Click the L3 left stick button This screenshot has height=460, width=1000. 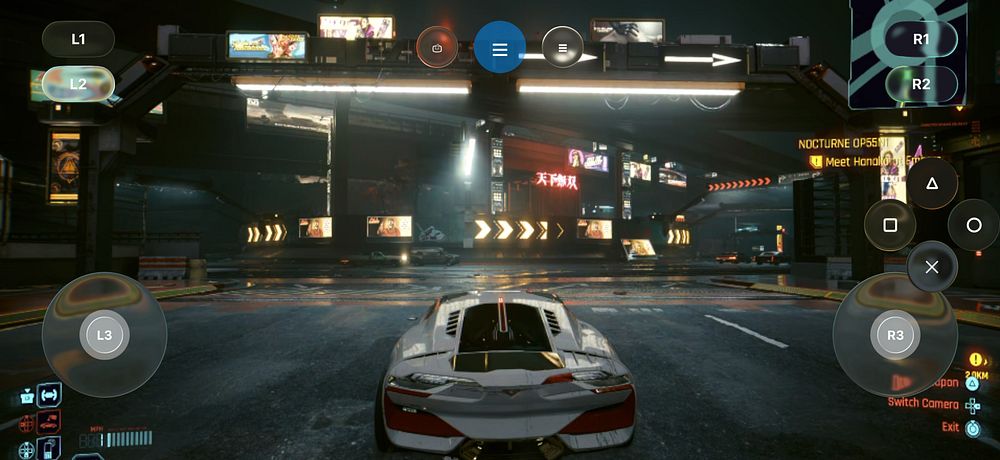104,335
